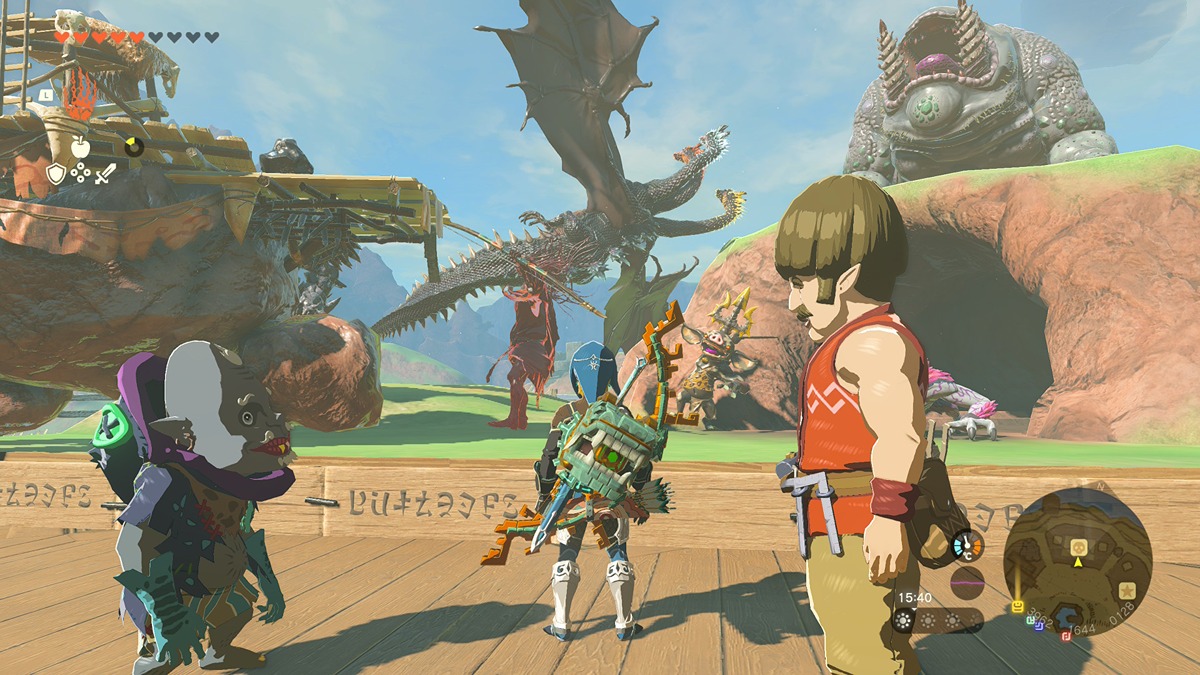Open the shield quick-select icon

coord(56,174)
